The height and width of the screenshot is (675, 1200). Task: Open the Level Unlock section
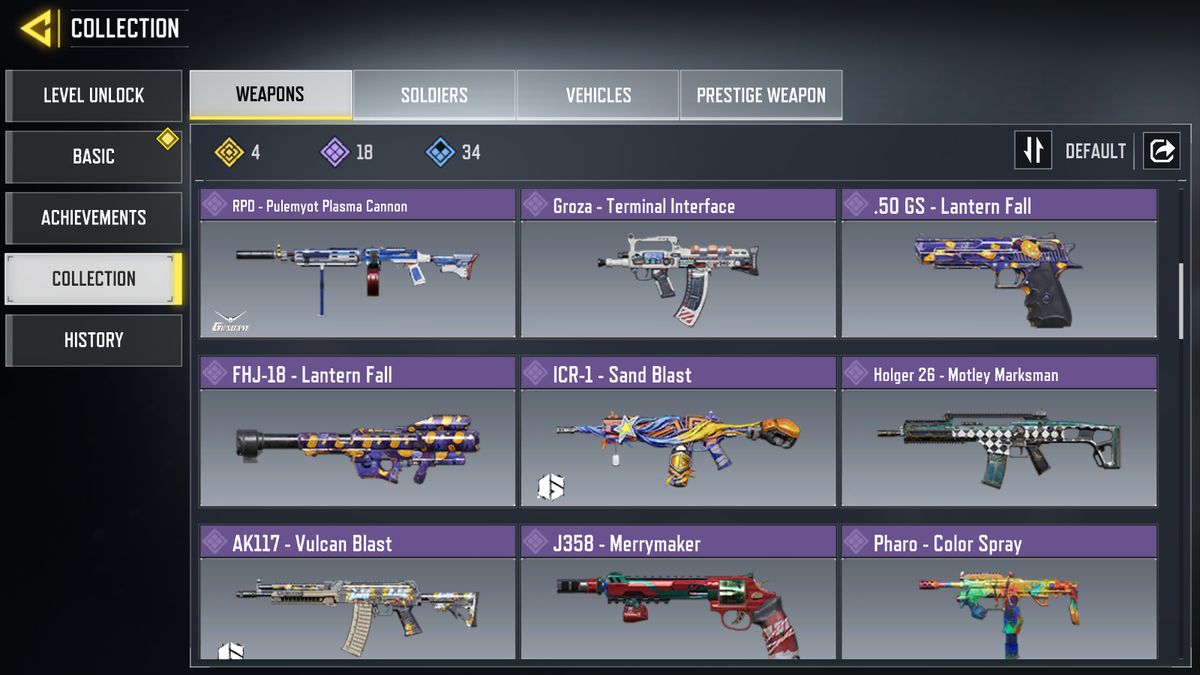coord(93,96)
